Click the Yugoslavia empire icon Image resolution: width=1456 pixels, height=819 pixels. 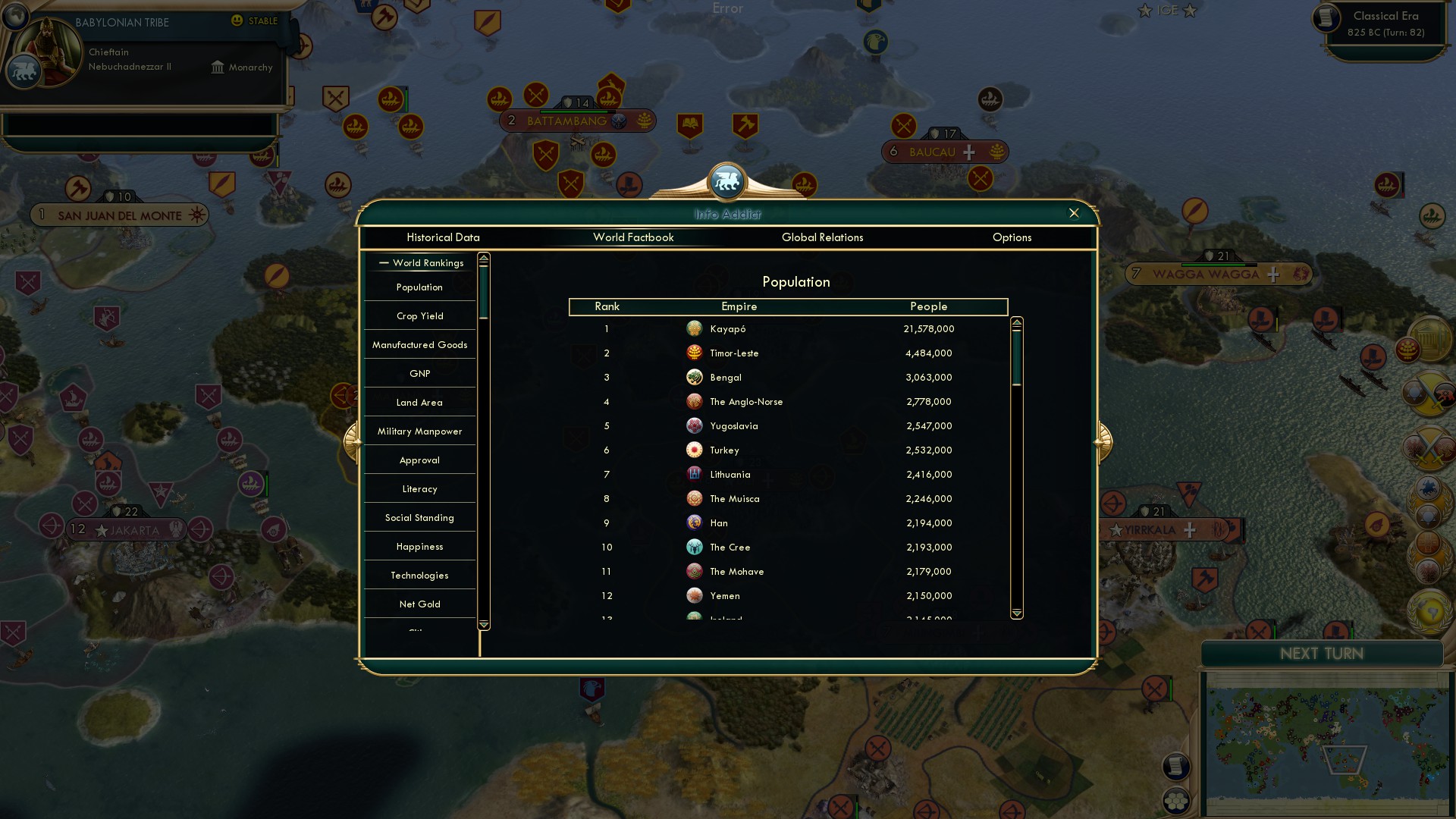pyautogui.click(x=694, y=425)
